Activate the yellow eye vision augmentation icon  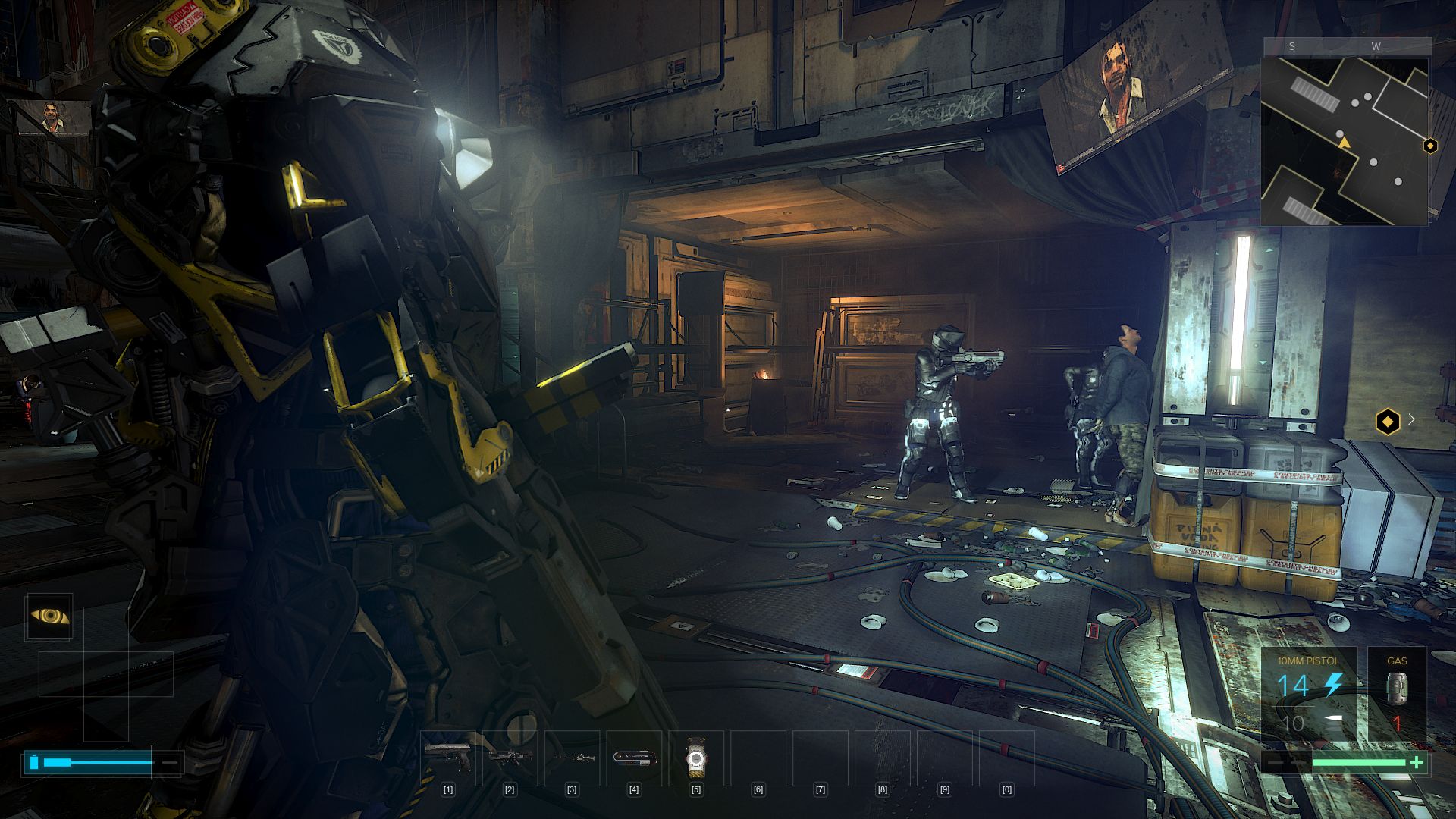coord(49,617)
